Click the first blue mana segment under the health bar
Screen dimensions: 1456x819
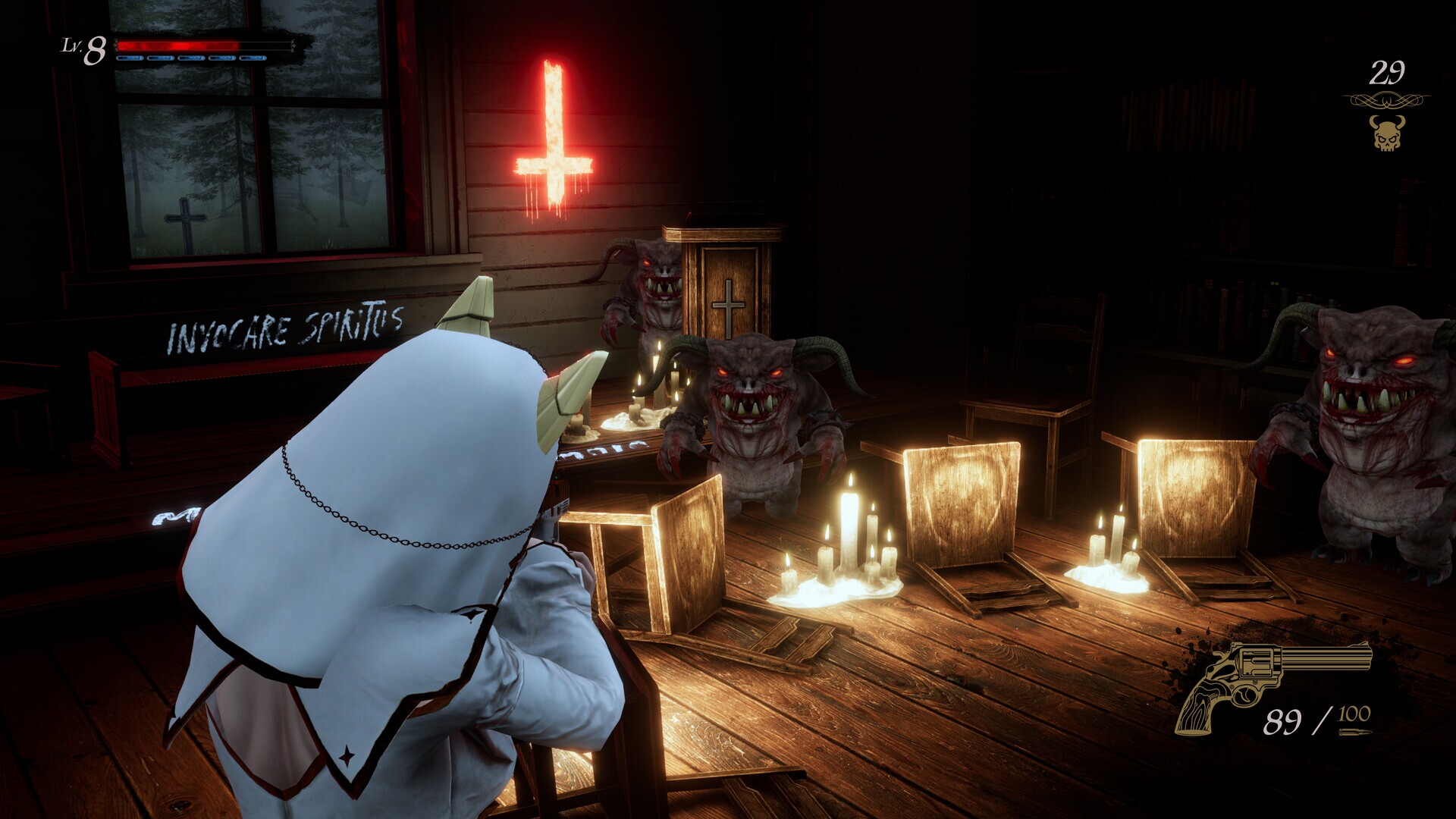[x=129, y=57]
